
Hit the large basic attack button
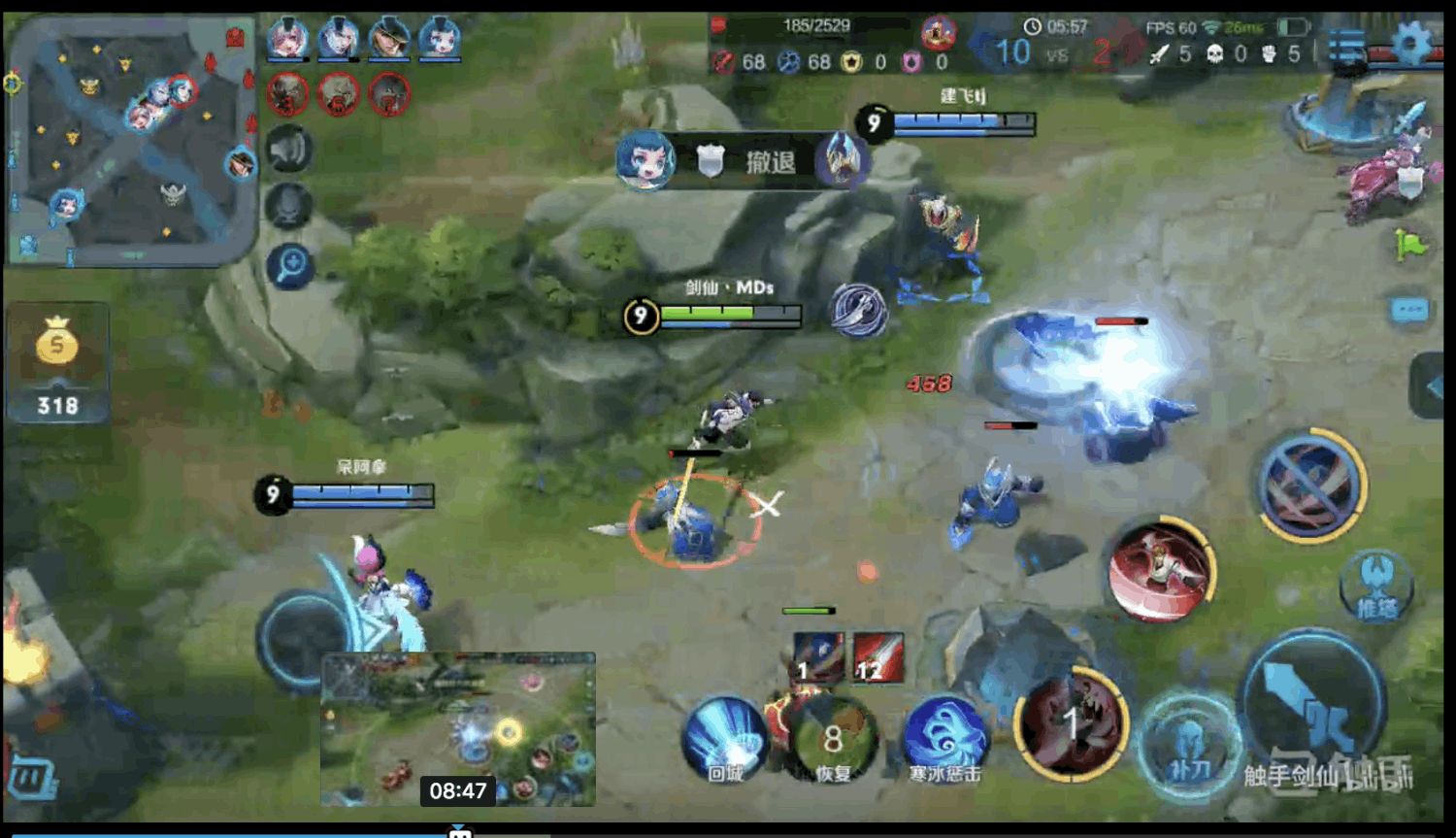1312,705
